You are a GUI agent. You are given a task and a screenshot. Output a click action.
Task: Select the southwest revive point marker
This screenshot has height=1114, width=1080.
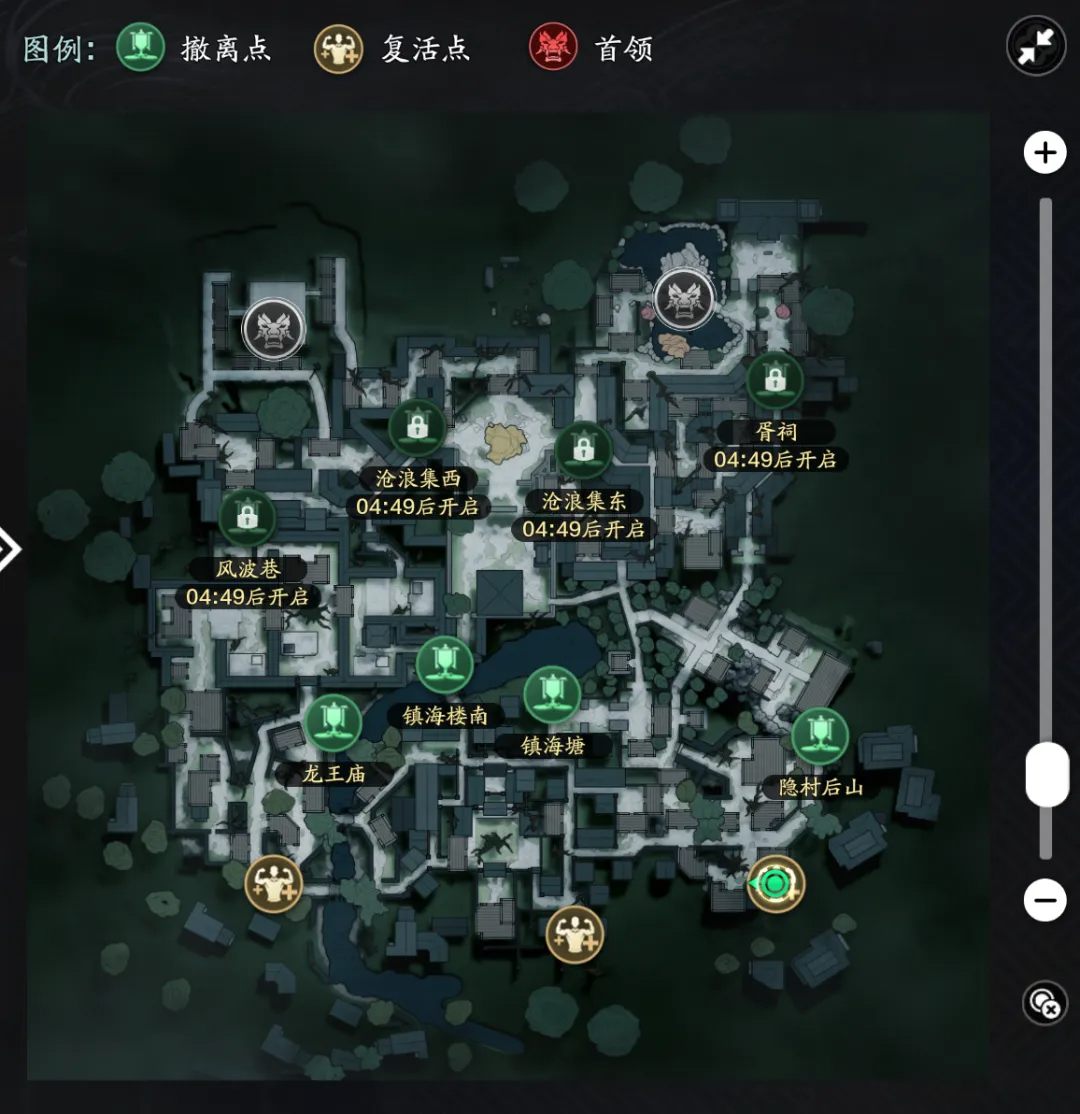[274, 884]
